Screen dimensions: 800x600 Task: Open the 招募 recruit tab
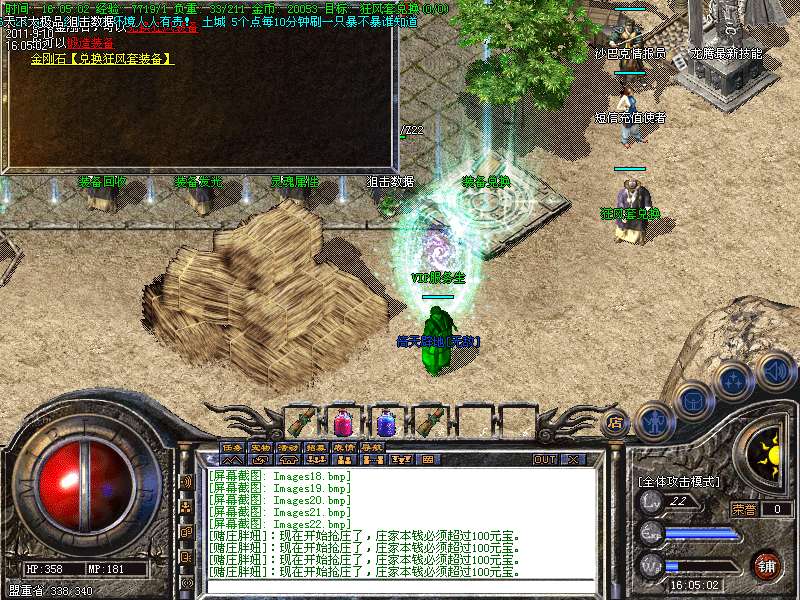[316, 447]
